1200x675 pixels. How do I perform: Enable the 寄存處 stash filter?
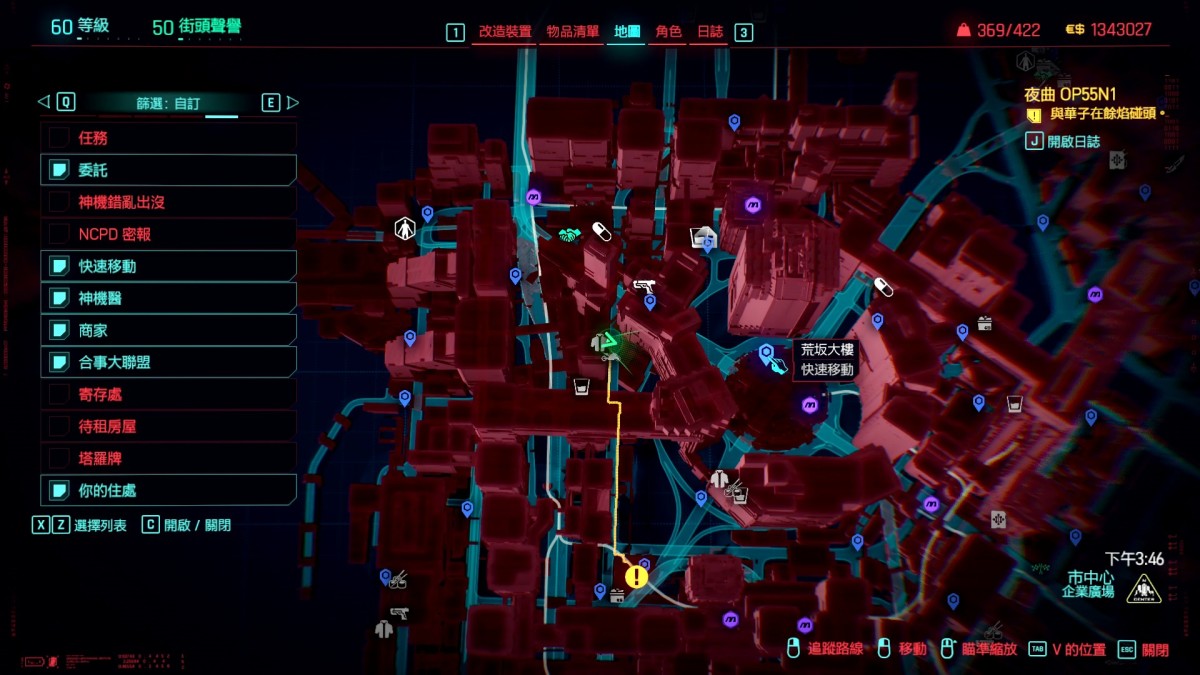pos(59,394)
